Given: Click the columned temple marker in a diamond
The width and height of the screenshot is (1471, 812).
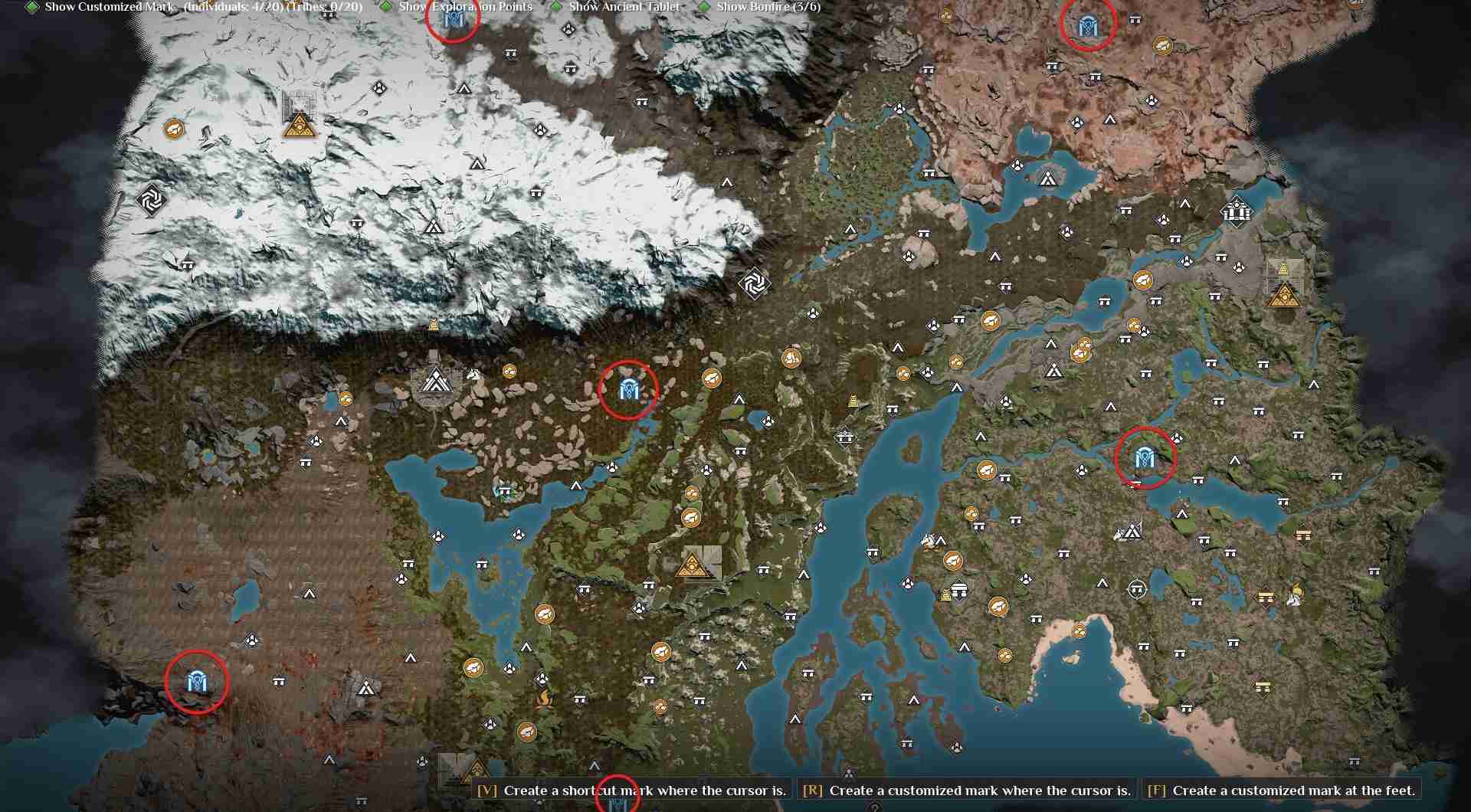Looking at the screenshot, I should click(1236, 210).
